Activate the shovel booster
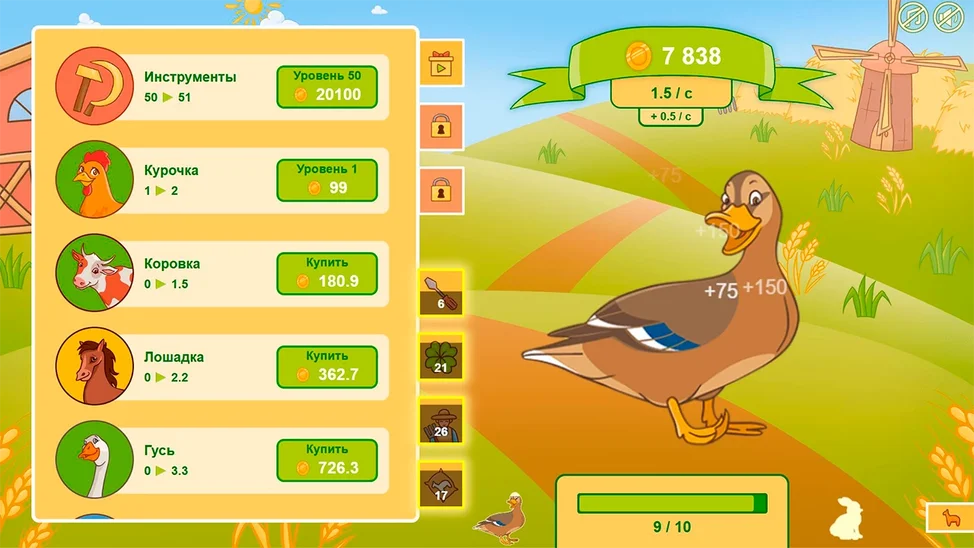Screen dimensions: 974x548 click(440, 293)
